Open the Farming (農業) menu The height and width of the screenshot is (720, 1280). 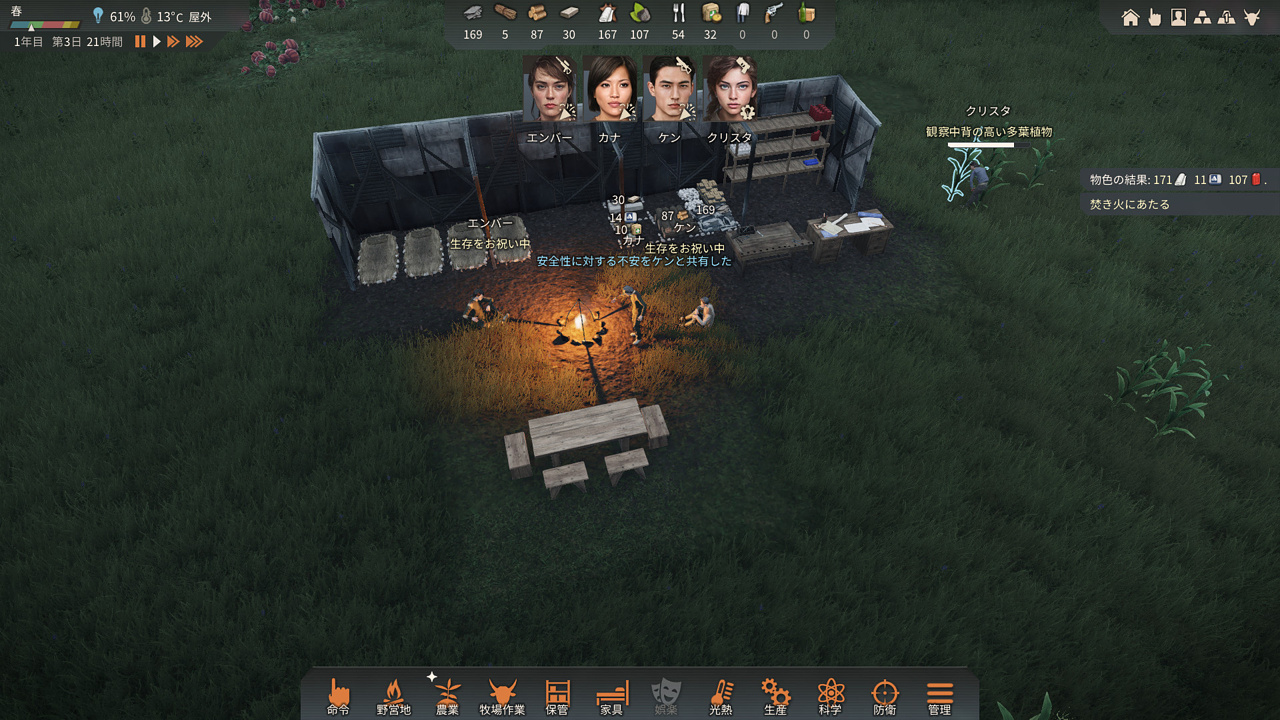point(447,695)
